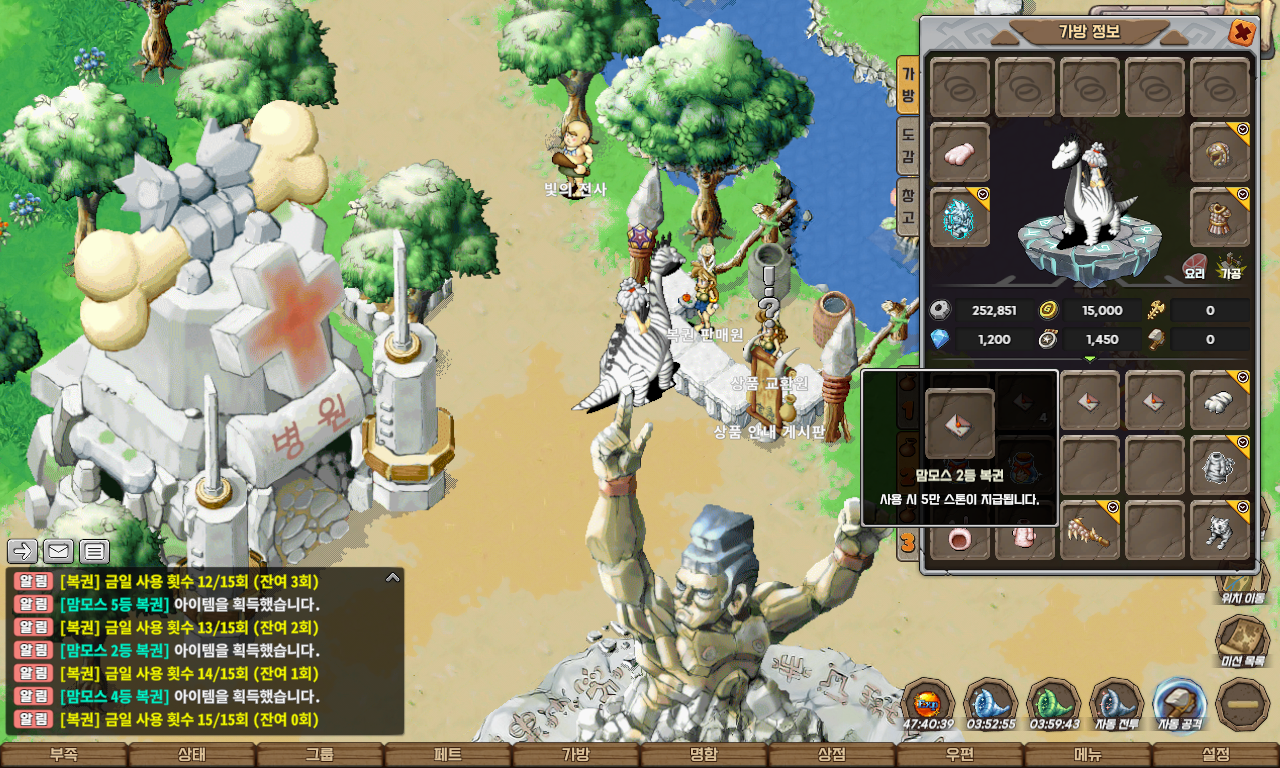1280x768 pixels.
Task: Open the 설정 settings menu
Action: [1216, 755]
